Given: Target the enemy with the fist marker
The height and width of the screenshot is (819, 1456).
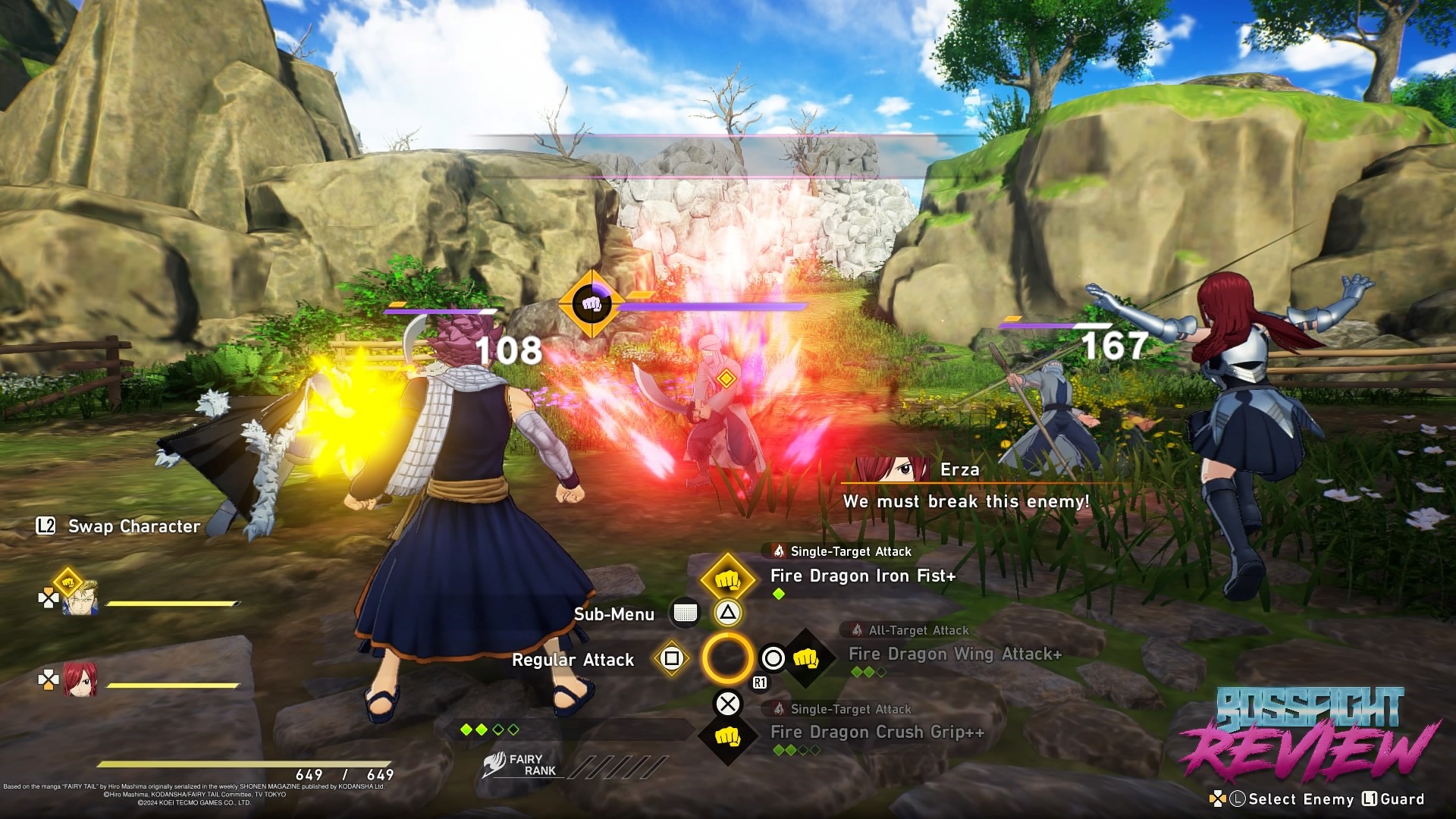Looking at the screenshot, I should (591, 305).
